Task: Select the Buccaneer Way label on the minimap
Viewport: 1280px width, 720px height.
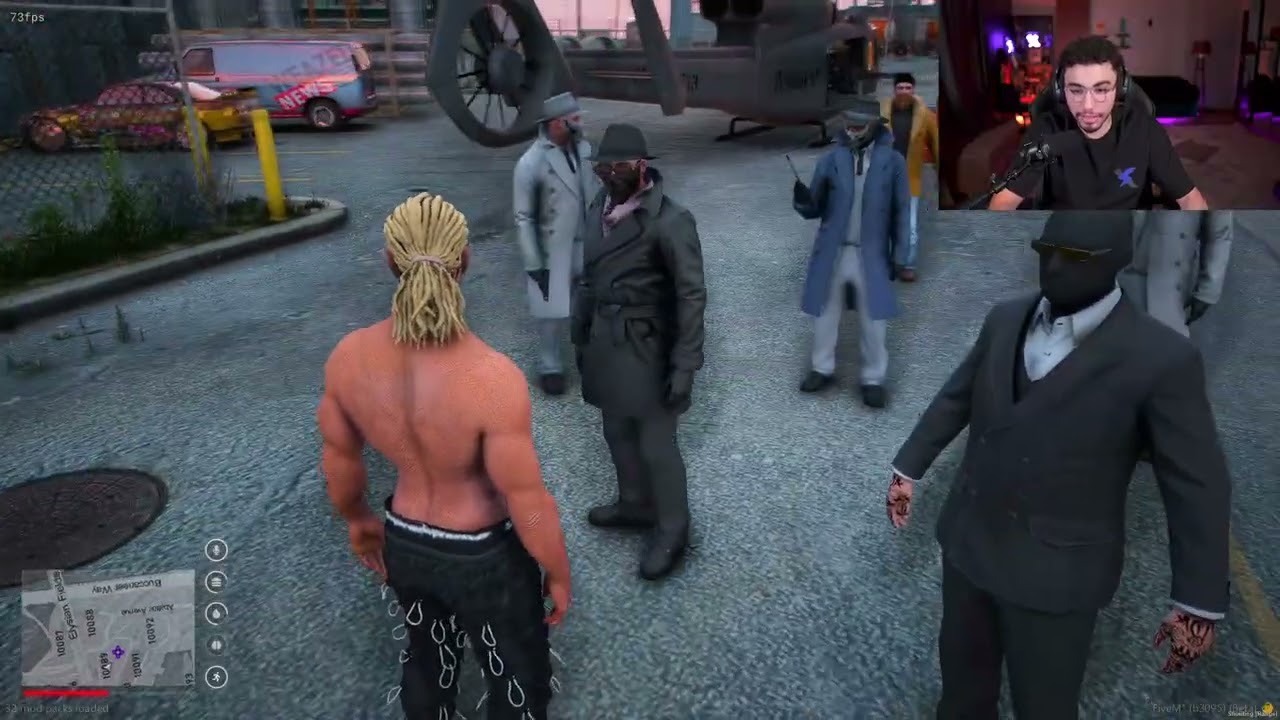Action: tap(125, 584)
